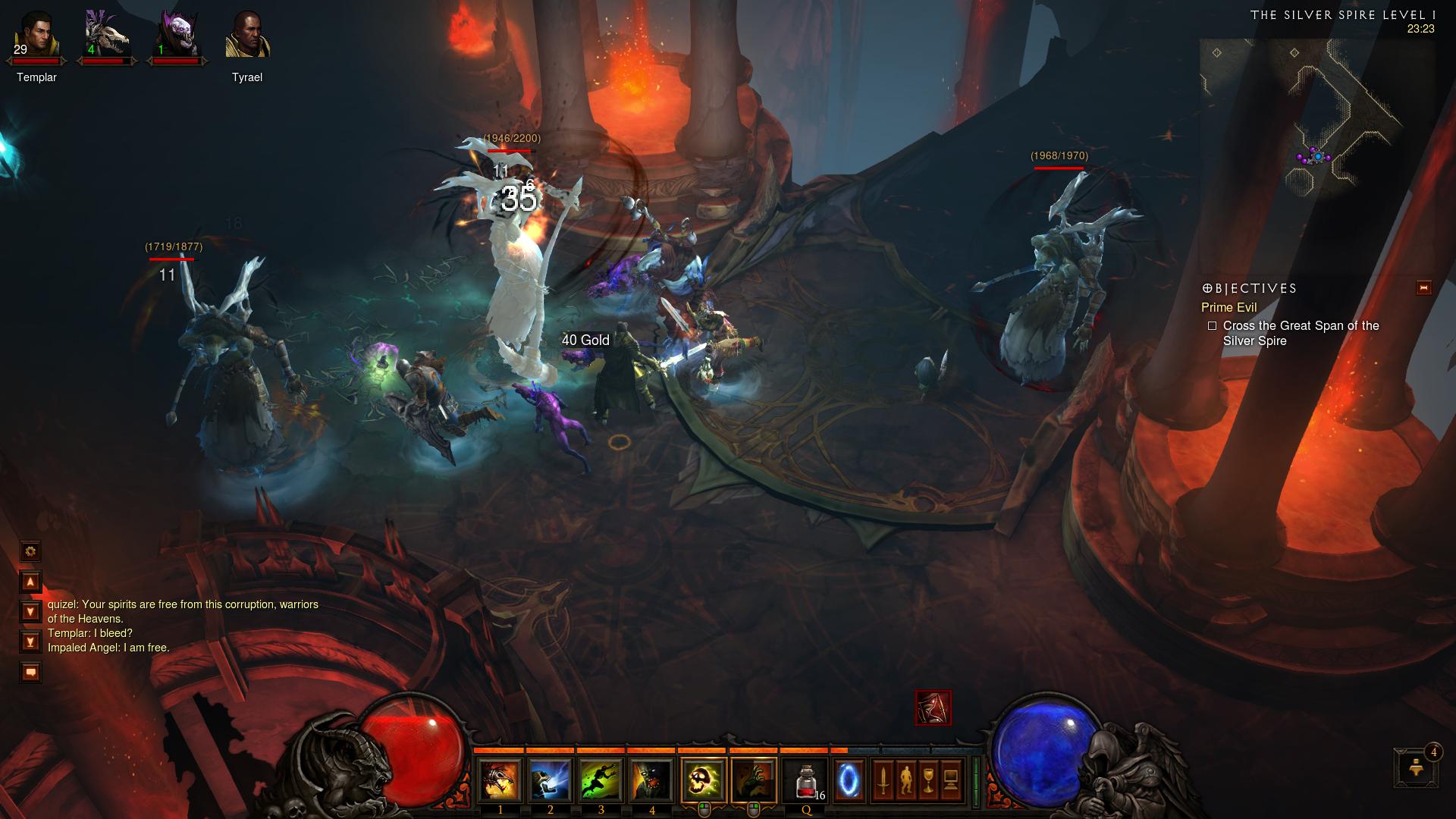Select the green flaming skull skill
1456x819 pixels.
[x=704, y=780]
